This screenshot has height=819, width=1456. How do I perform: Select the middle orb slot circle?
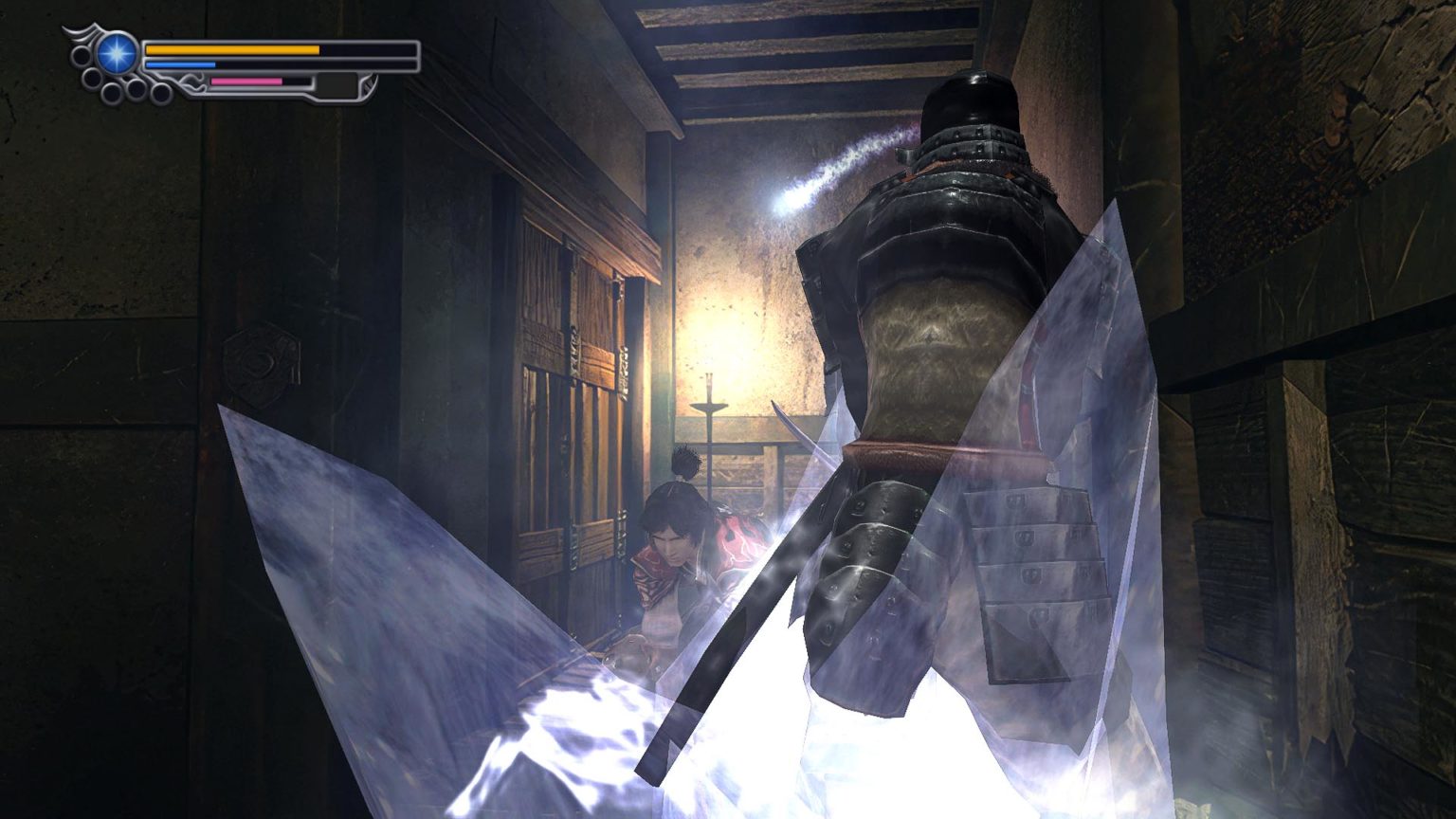click(137, 87)
